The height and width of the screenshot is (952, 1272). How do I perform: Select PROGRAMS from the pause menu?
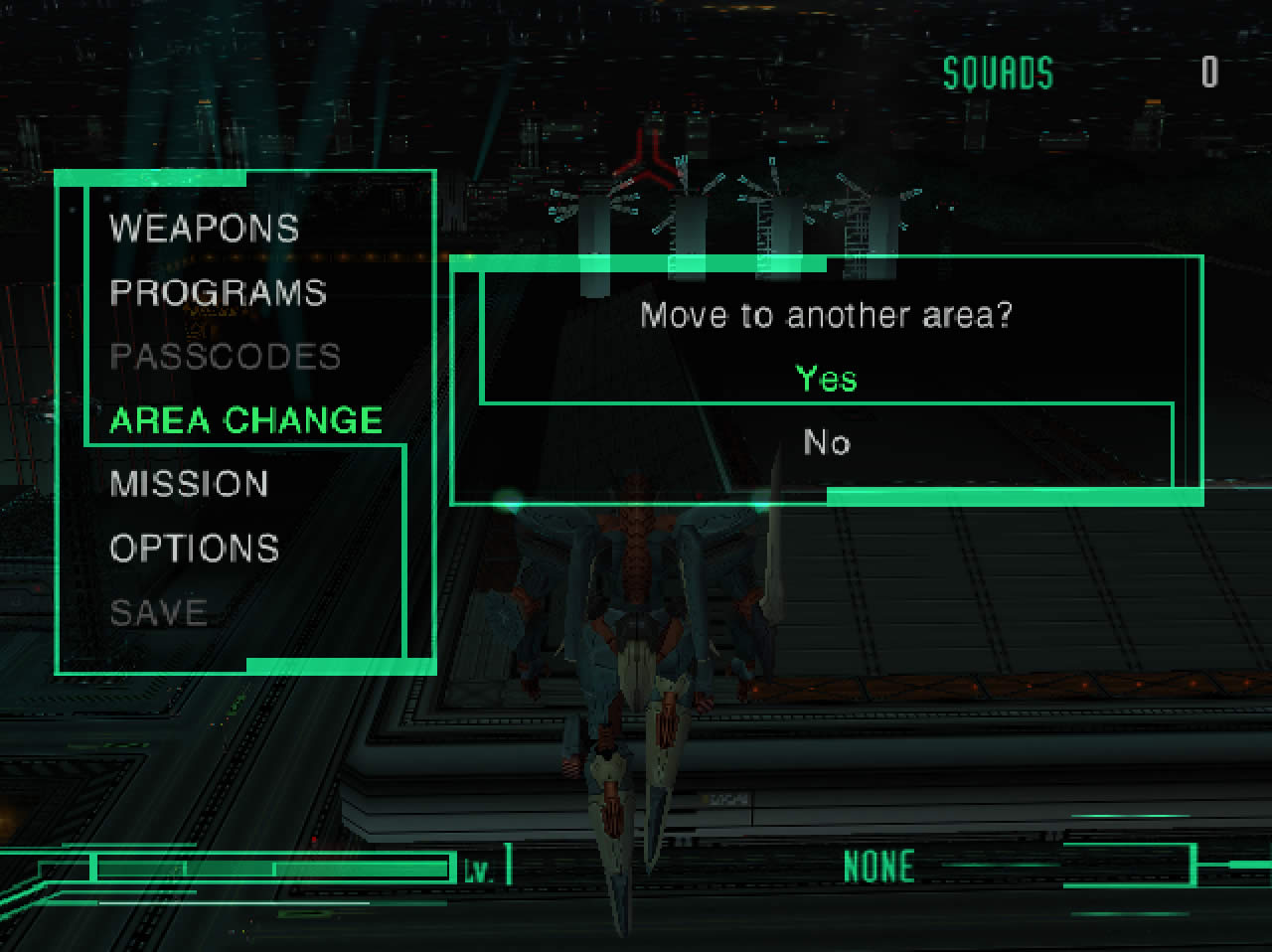(218, 292)
